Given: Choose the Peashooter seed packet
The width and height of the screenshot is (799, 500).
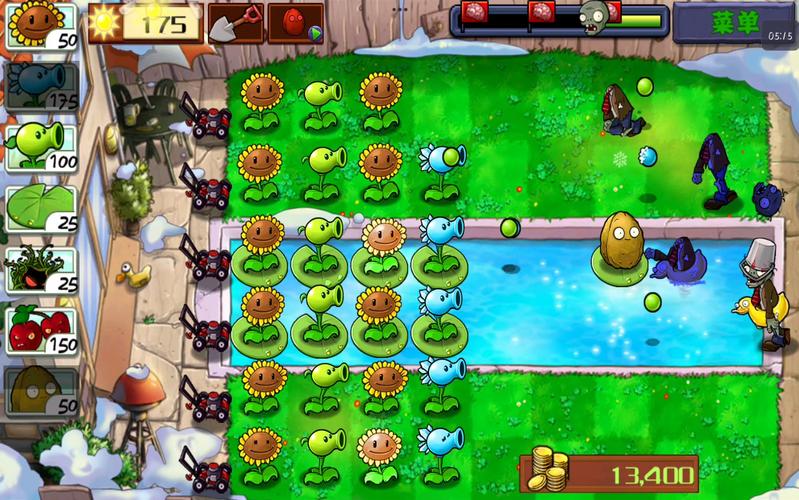Looking at the screenshot, I should coord(42,146).
